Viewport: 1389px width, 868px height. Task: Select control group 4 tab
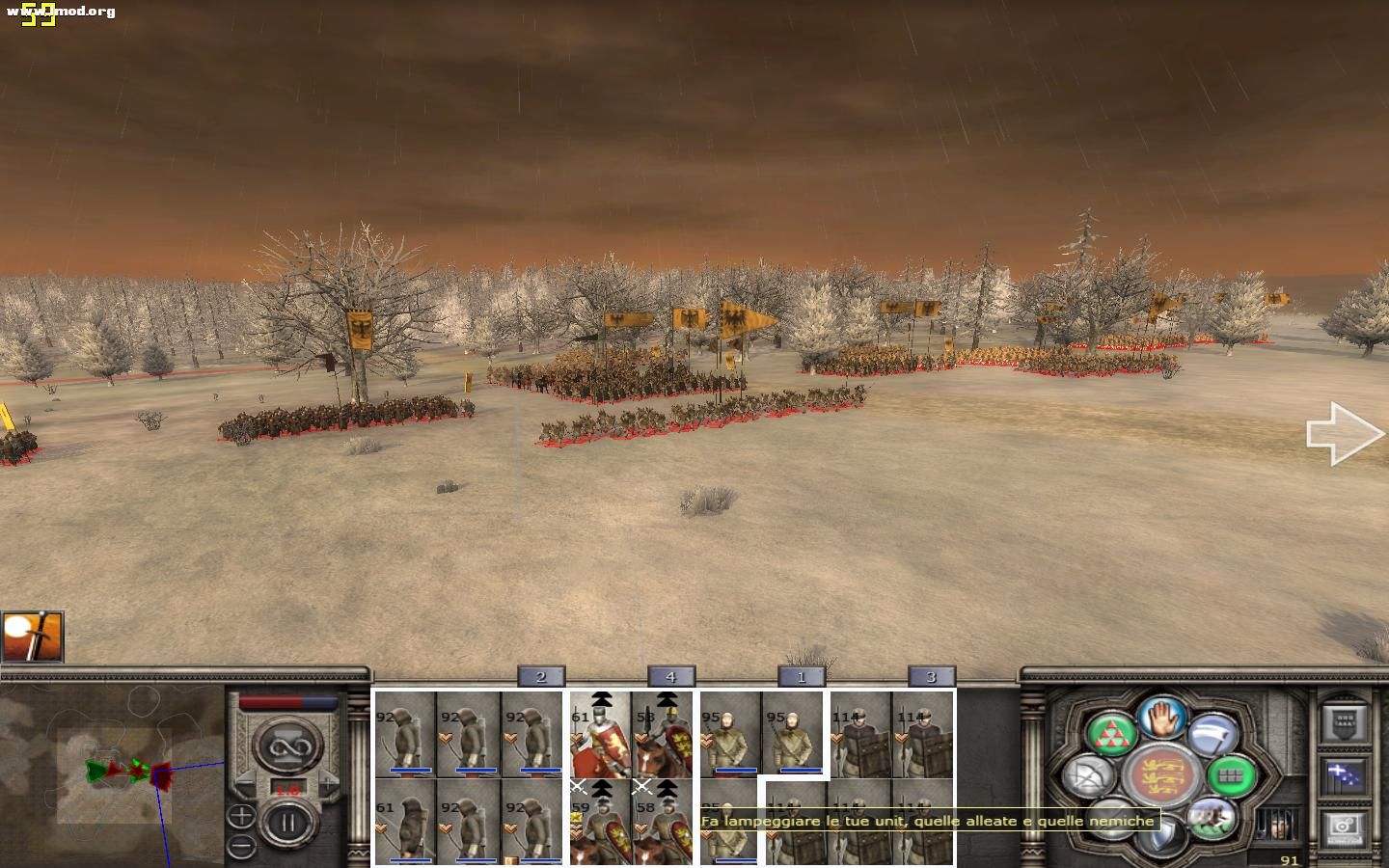click(x=670, y=677)
